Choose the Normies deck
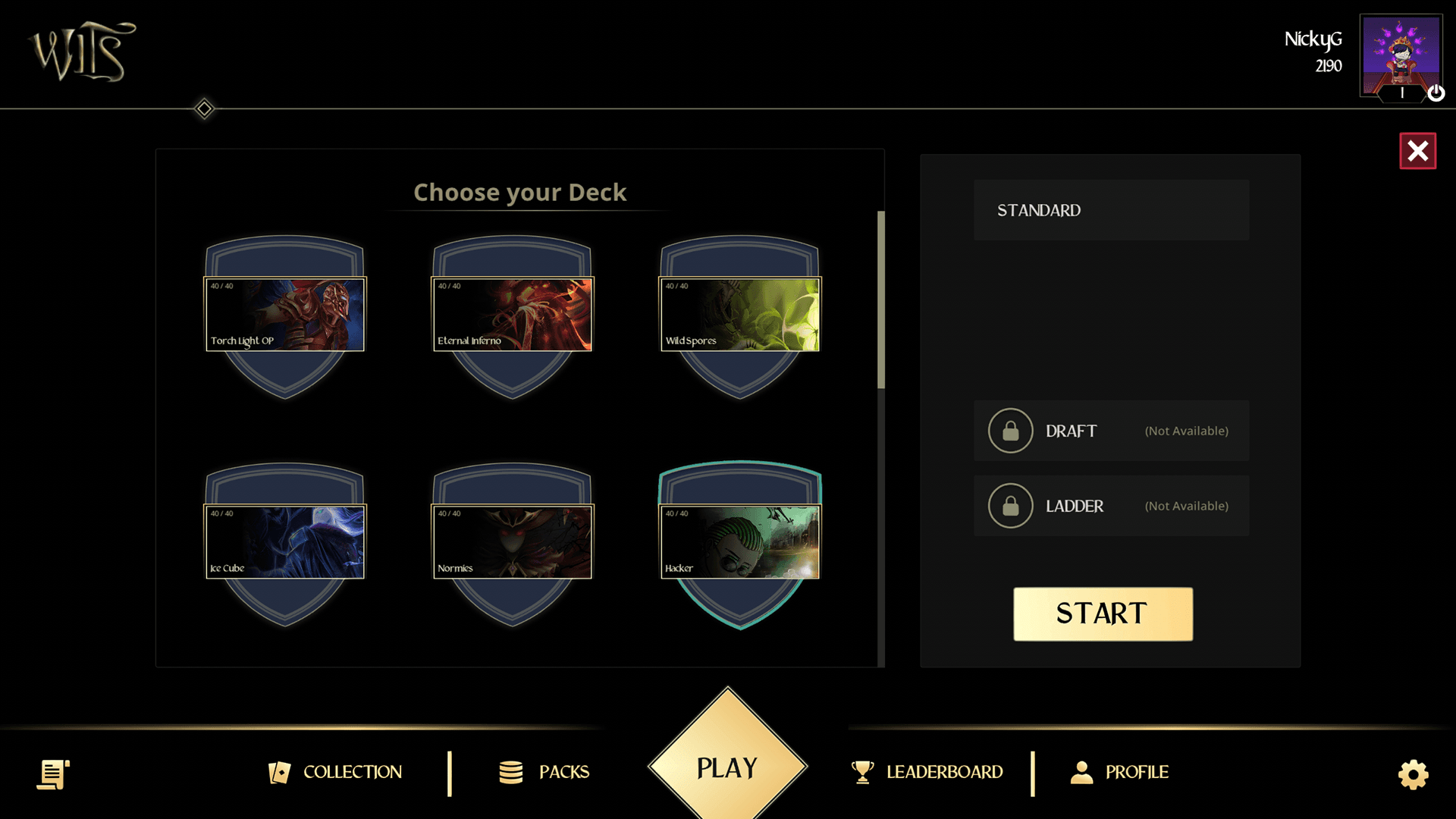The width and height of the screenshot is (1456, 819). (513, 541)
